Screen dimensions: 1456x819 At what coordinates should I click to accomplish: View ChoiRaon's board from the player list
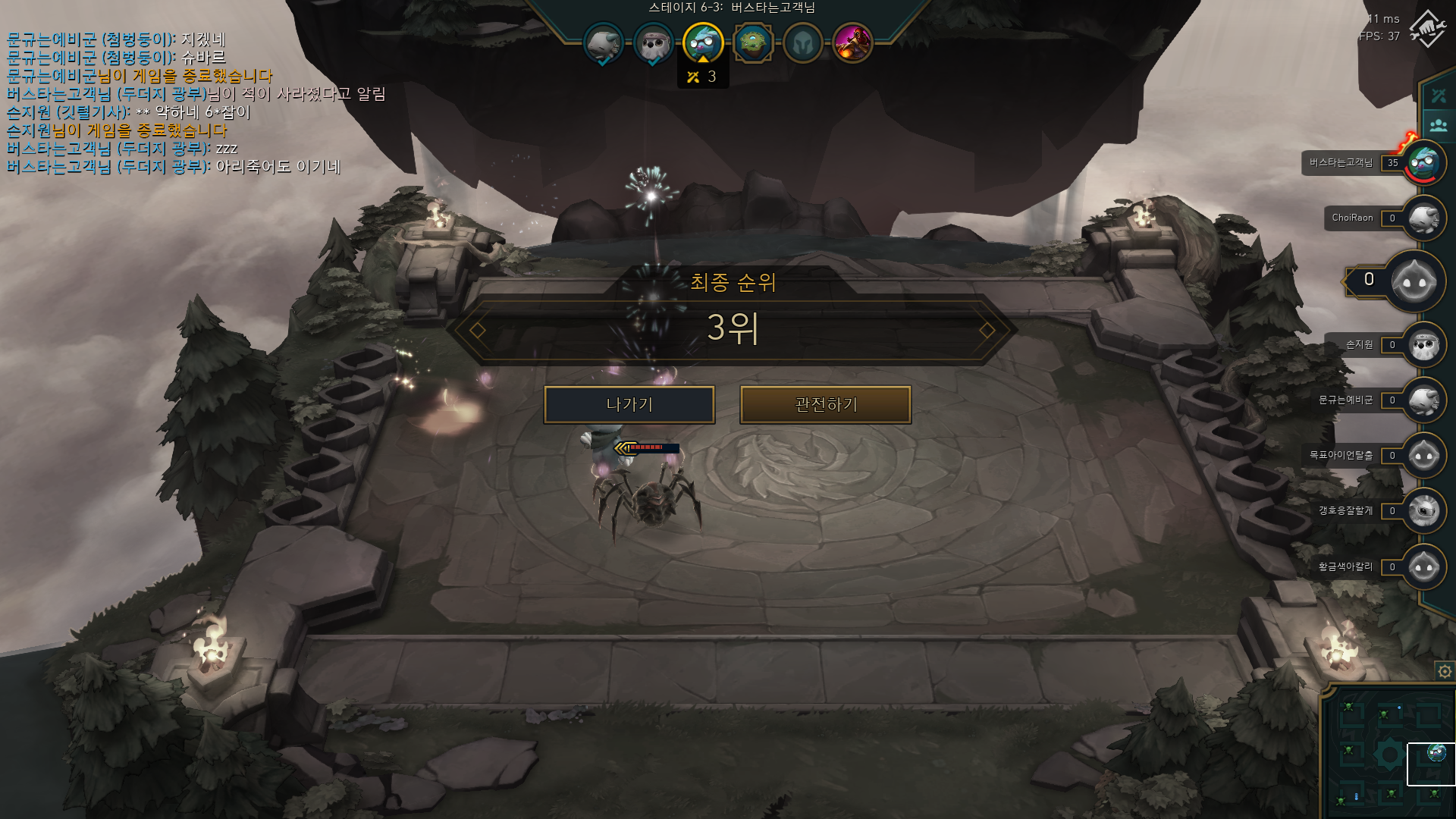[1424, 218]
